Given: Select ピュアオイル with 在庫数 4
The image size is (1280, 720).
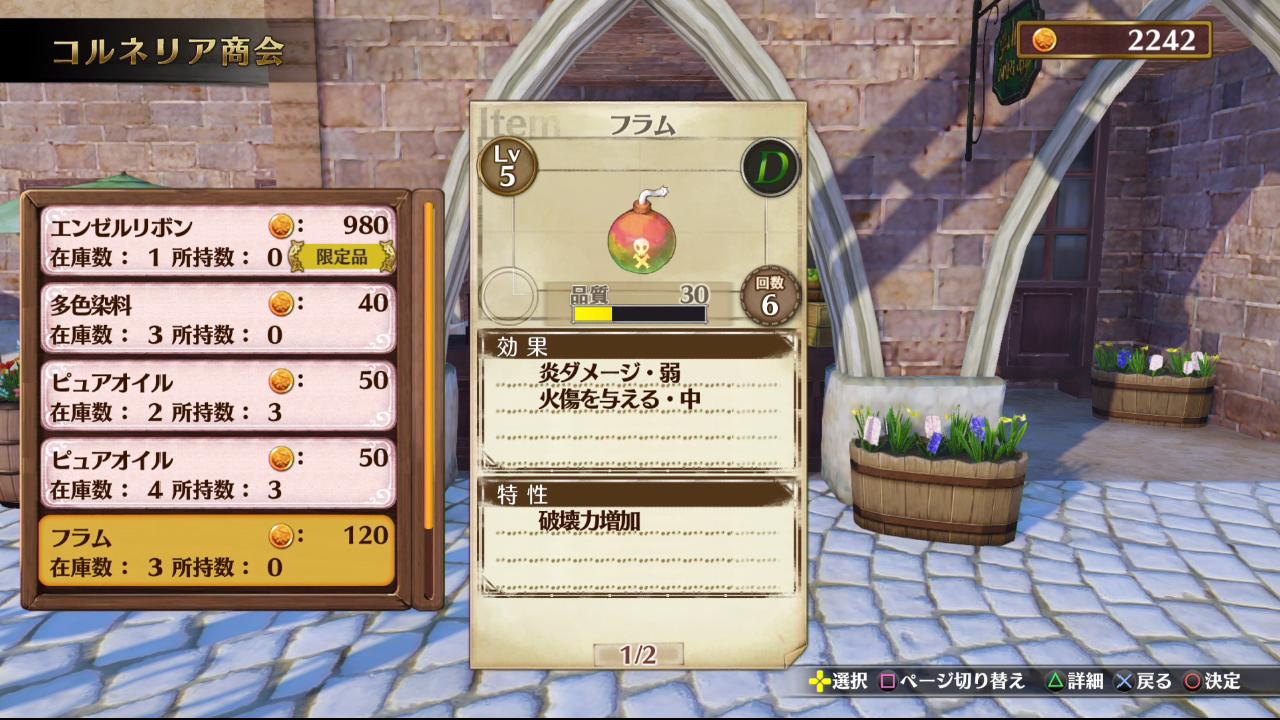Looking at the screenshot, I should click(x=217, y=473).
